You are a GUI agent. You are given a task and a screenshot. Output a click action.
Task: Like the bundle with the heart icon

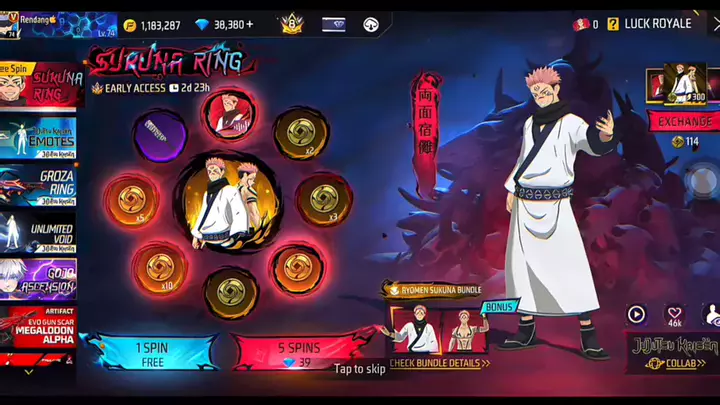pyautogui.click(x=675, y=315)
